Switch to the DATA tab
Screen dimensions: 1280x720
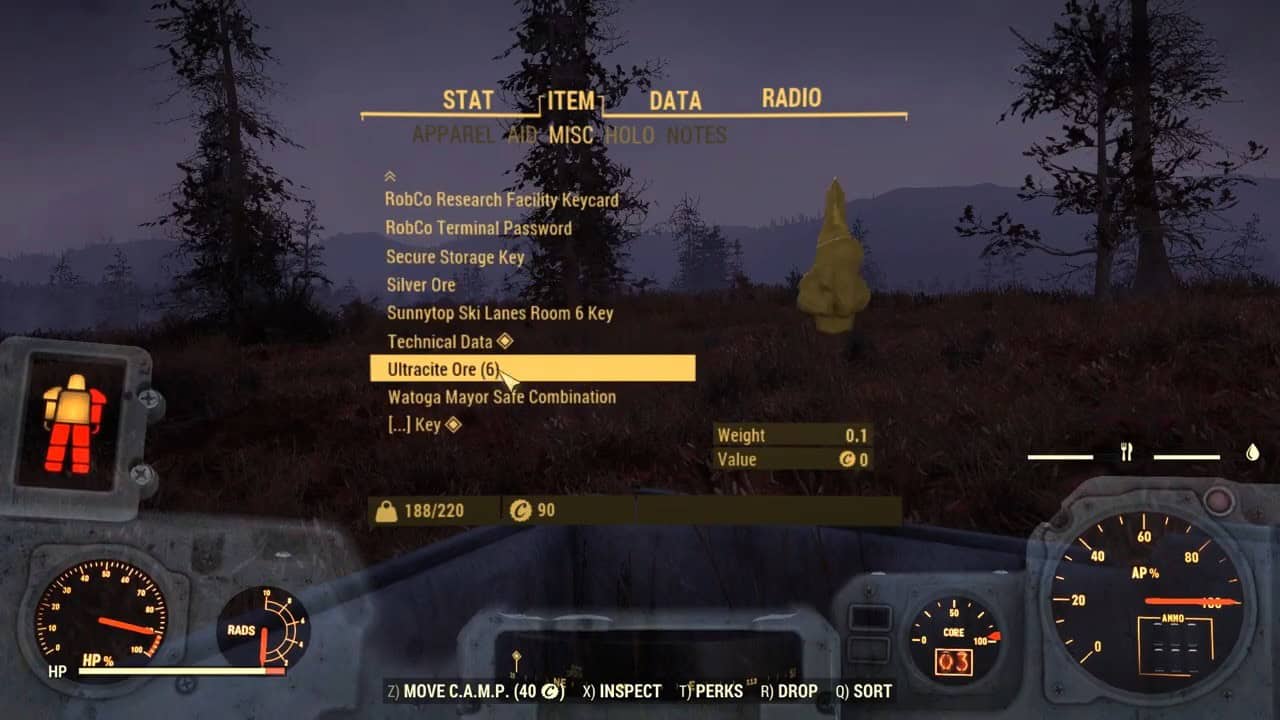(x=674, y=100)
